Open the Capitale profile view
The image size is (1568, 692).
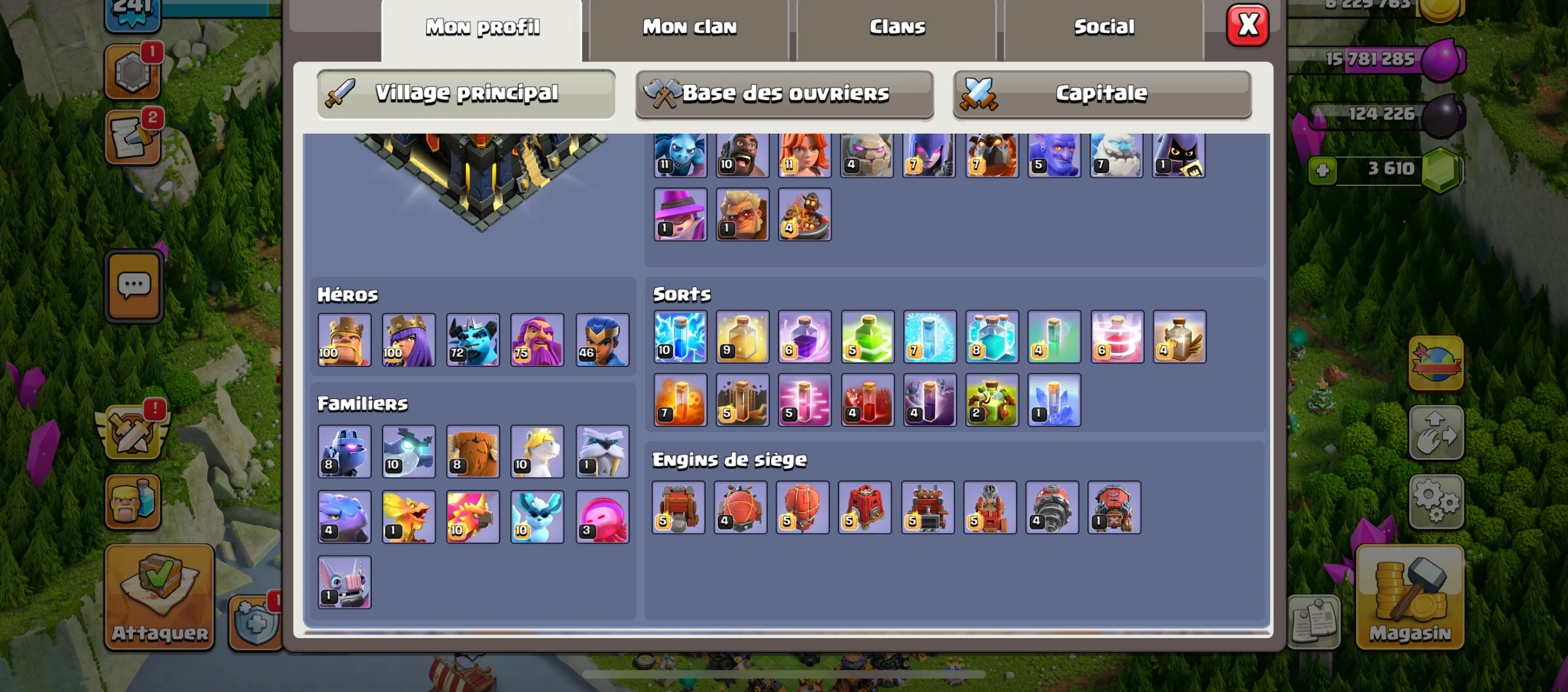(1102, 93)
